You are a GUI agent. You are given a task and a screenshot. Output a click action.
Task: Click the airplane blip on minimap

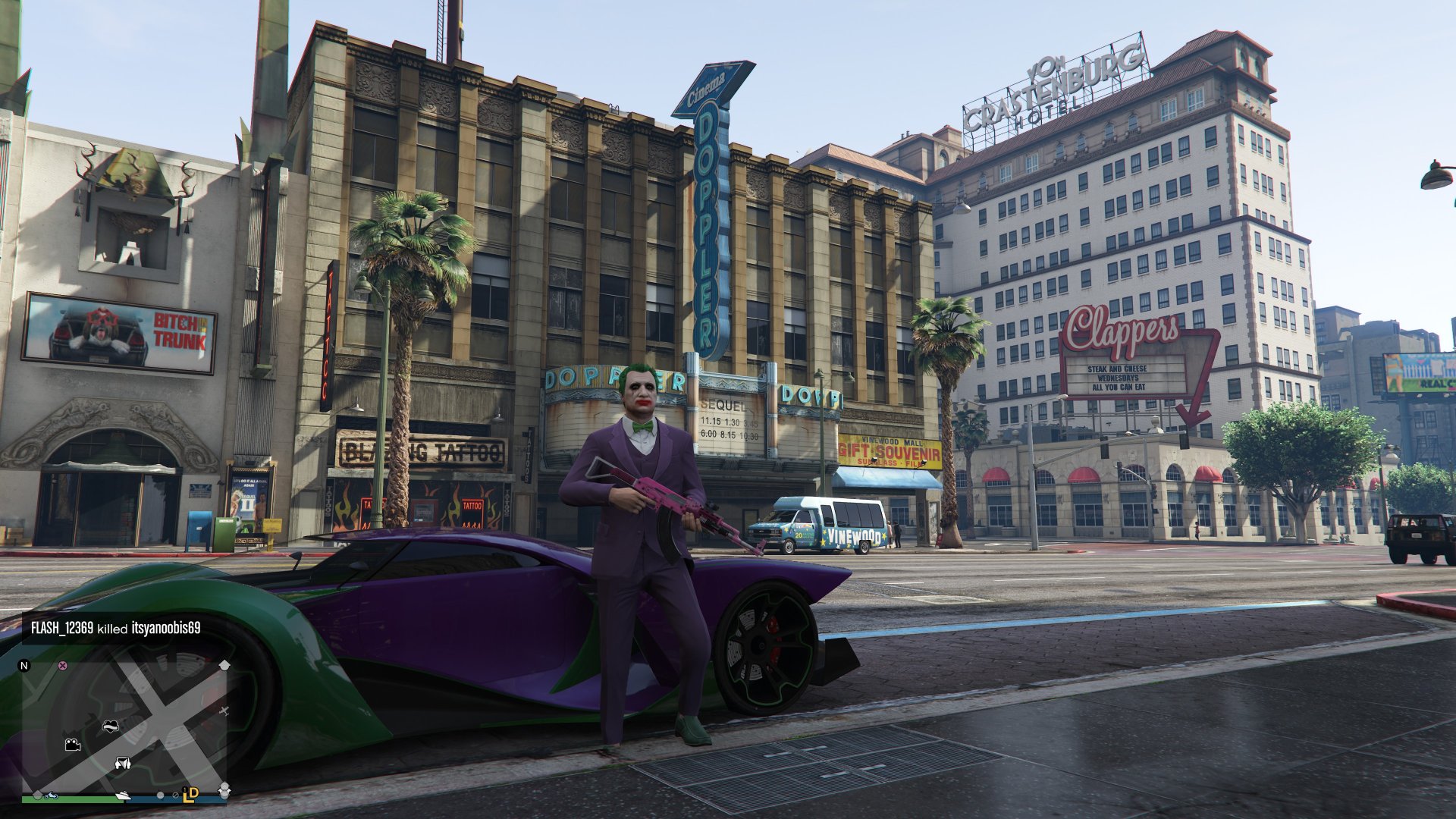[x=224, y=711]
